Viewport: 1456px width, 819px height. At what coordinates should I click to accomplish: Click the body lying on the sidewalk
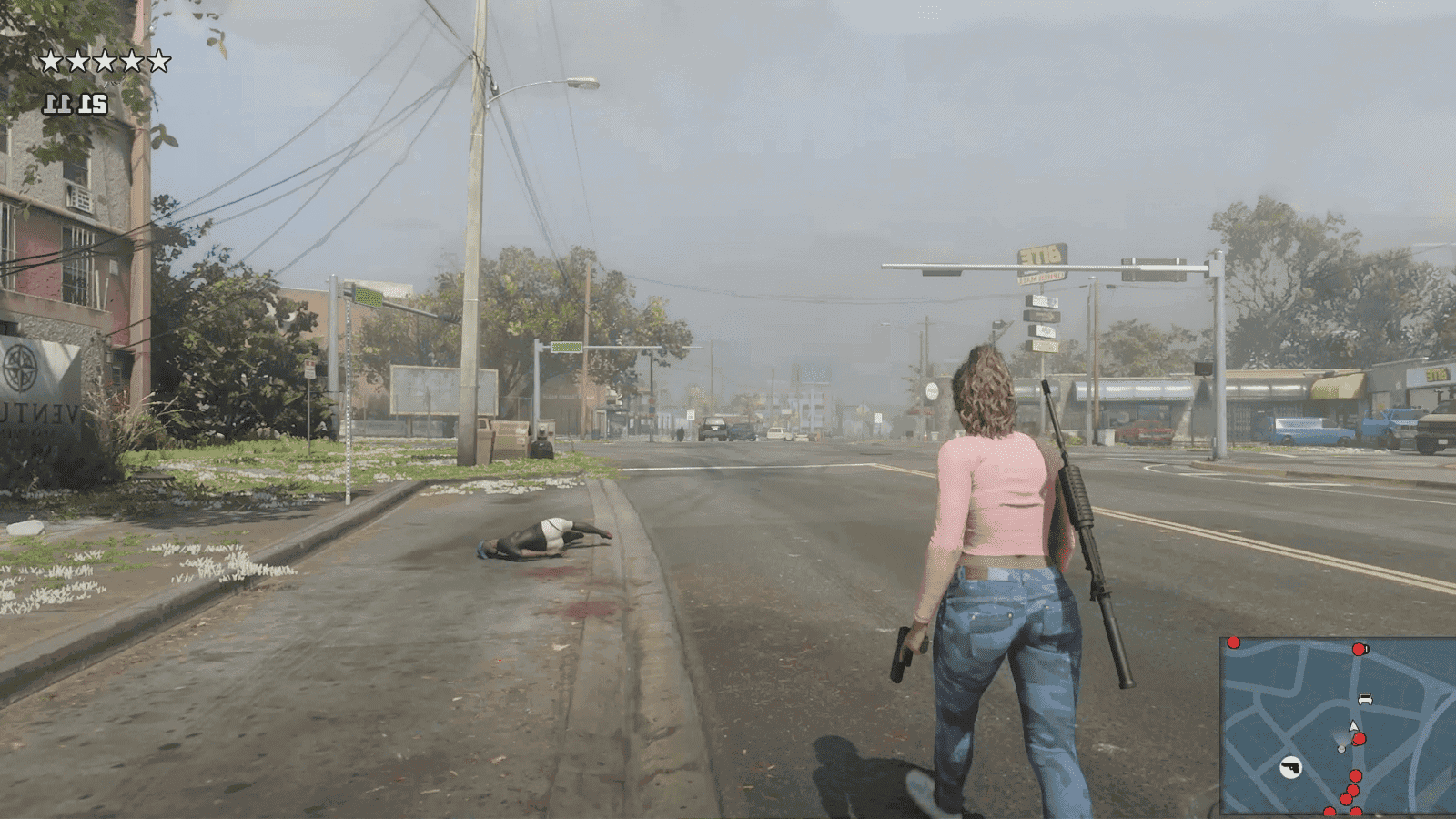544,538
